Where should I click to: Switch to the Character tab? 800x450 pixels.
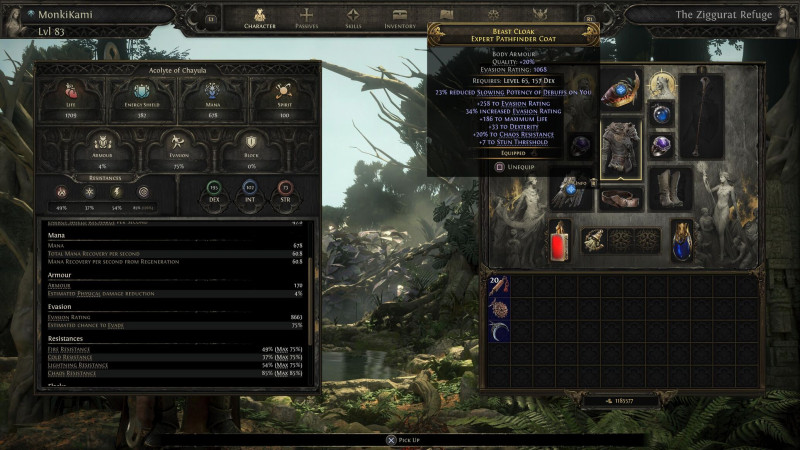coord(260,18)
